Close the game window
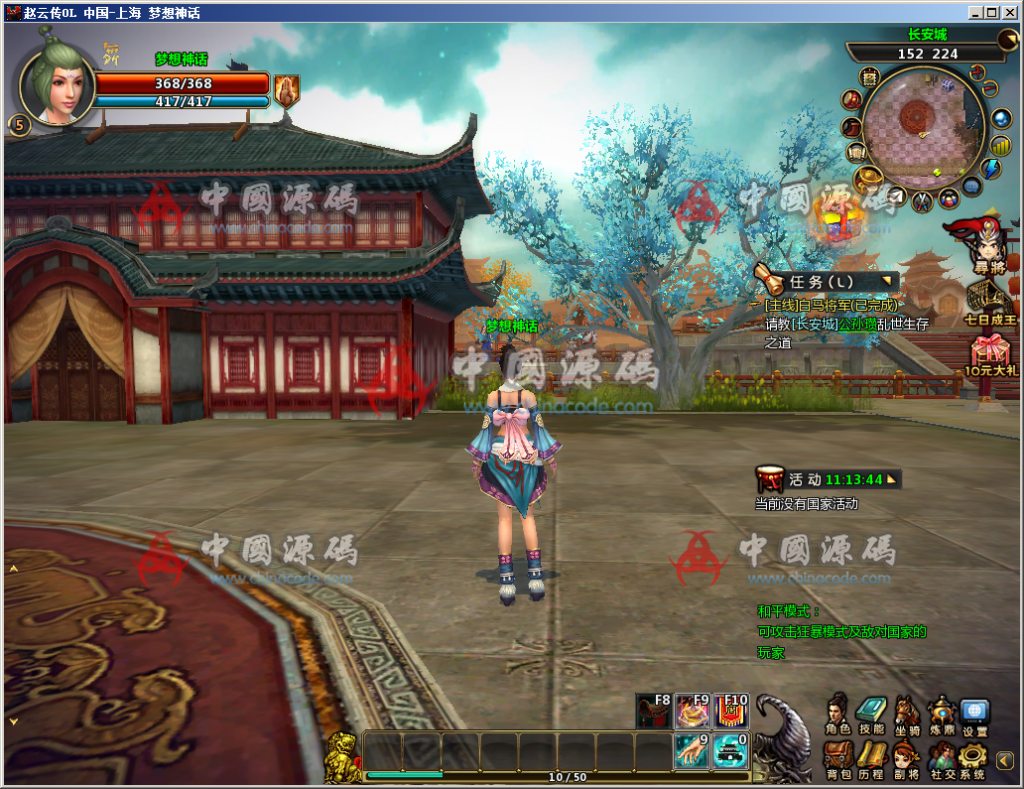The width and height of the screenshot is (1024, 789). (x=1010, y=13)
